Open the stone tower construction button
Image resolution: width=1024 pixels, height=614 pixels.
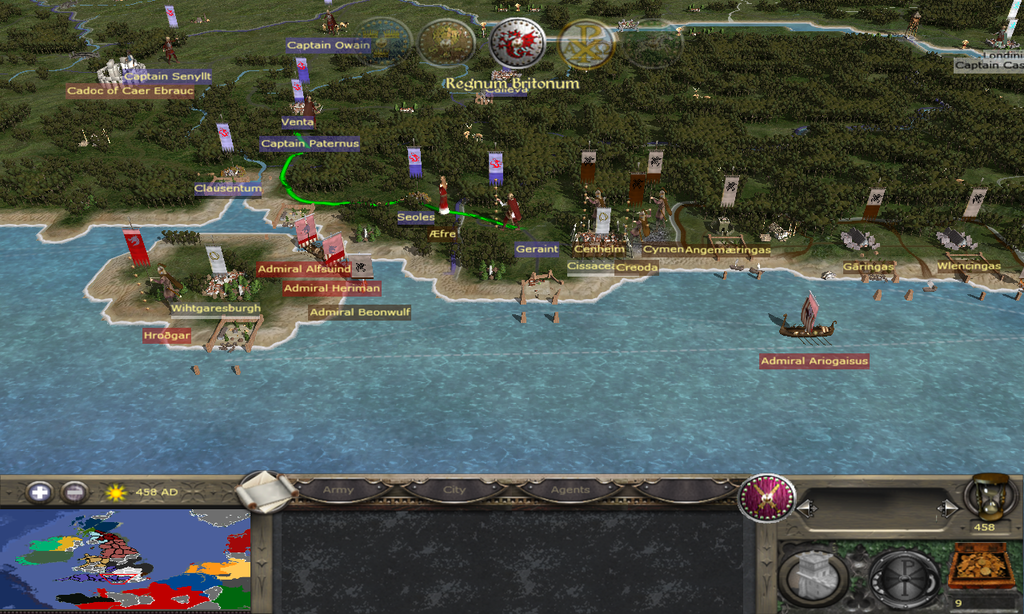tap(813, 575)
